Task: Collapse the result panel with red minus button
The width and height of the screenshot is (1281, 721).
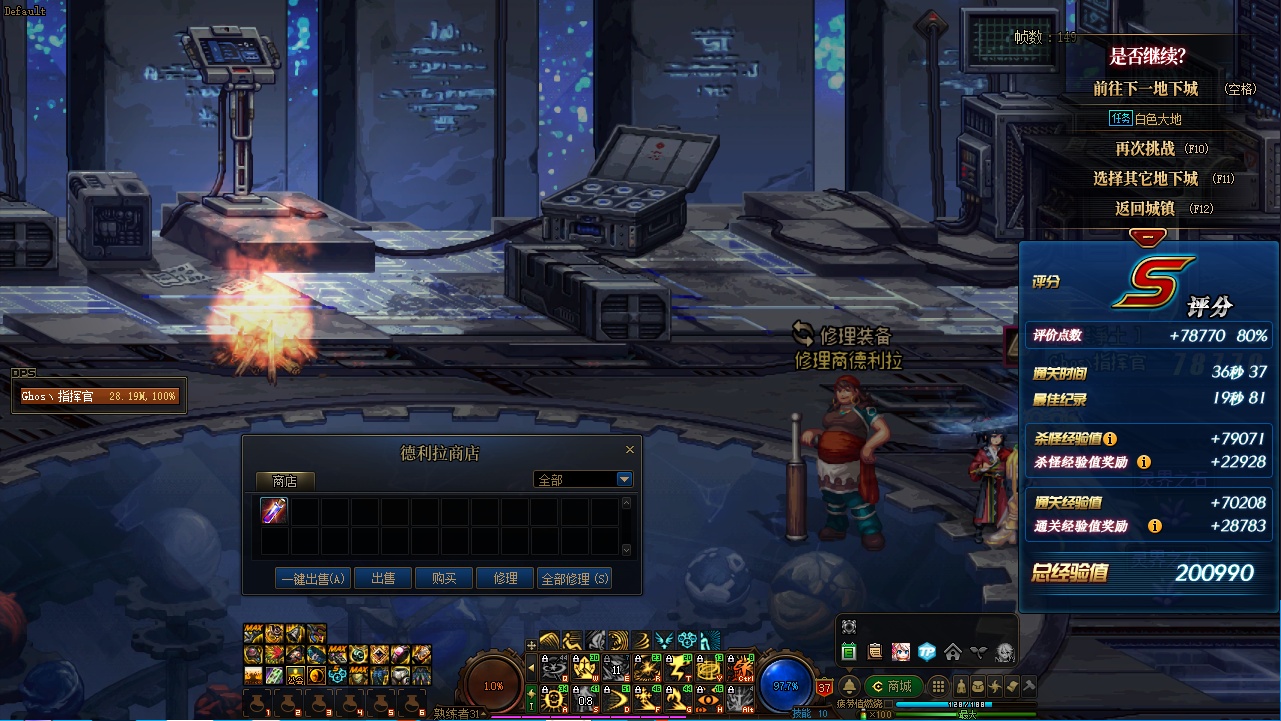Action: pyautogui.click(x=1147, y=237)
